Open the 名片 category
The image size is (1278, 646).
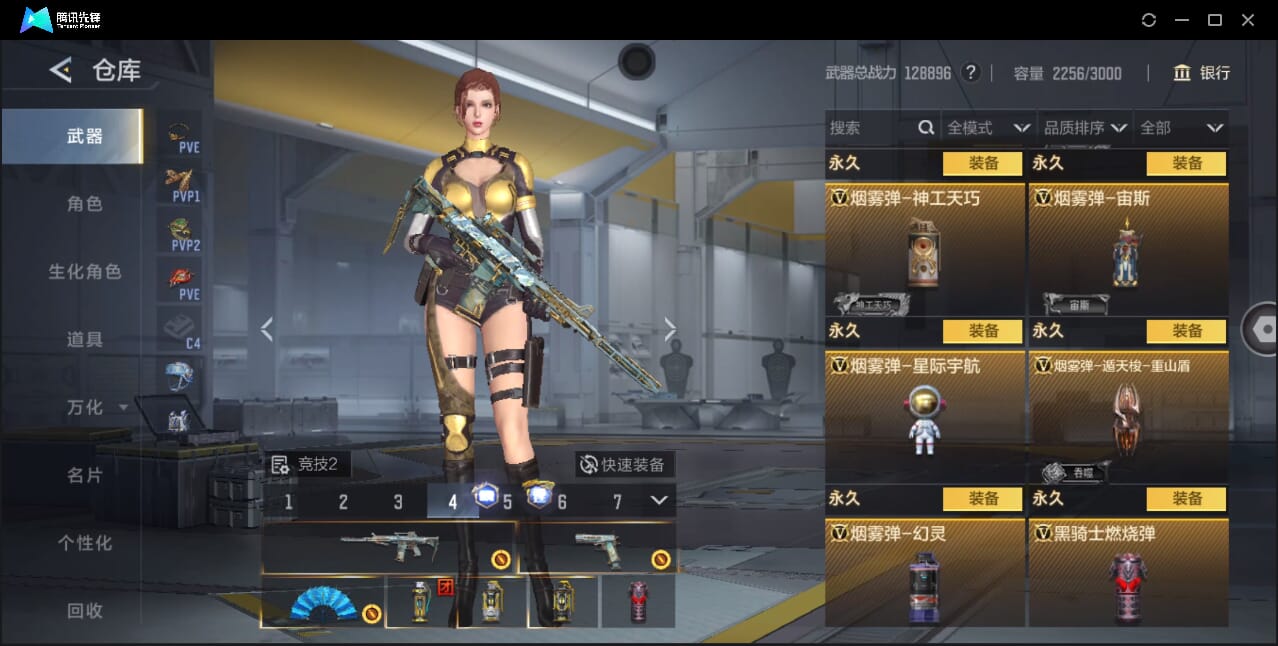click(x=84, y=475)
